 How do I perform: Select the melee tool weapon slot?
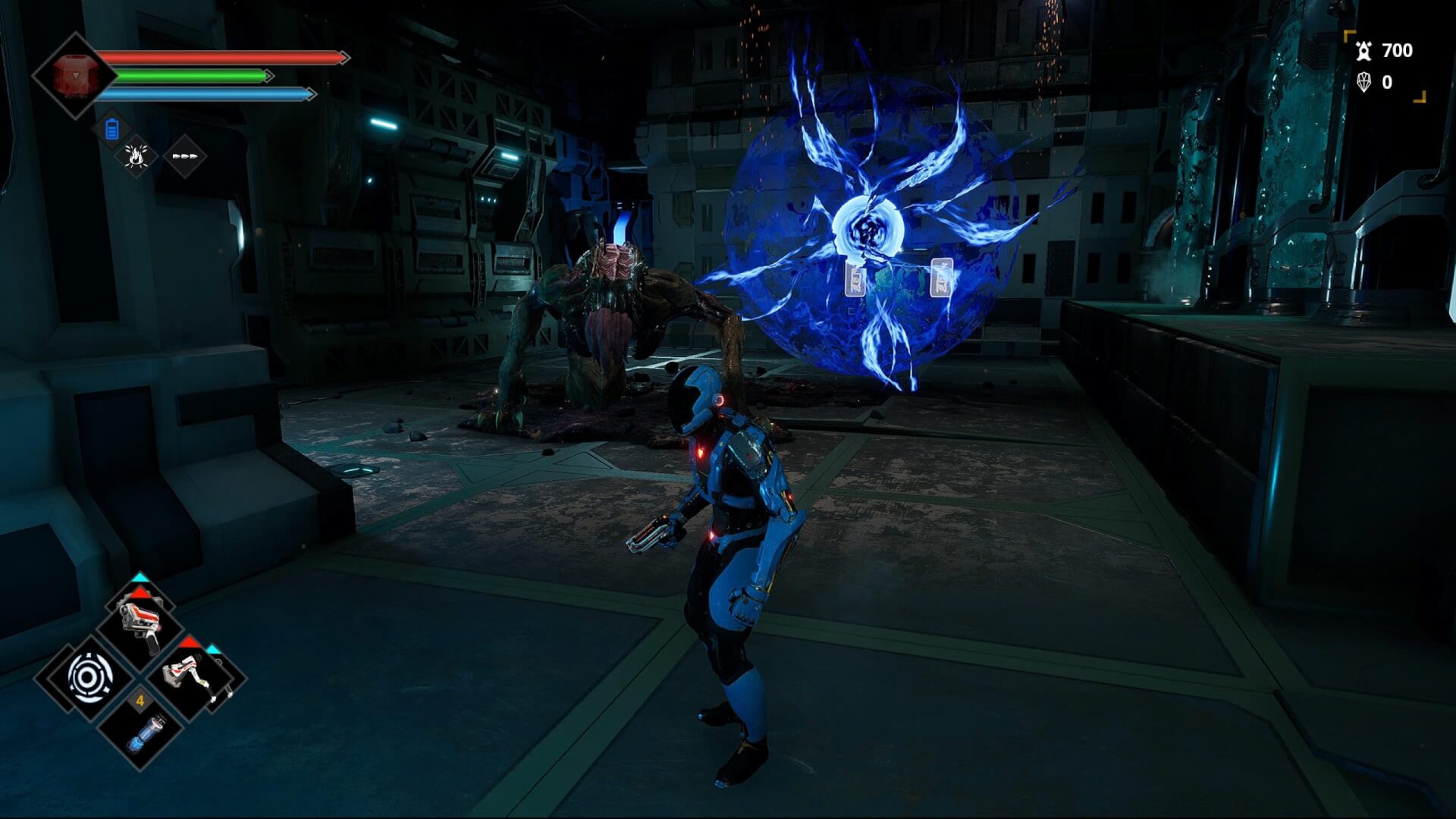(x=198, y=676)
